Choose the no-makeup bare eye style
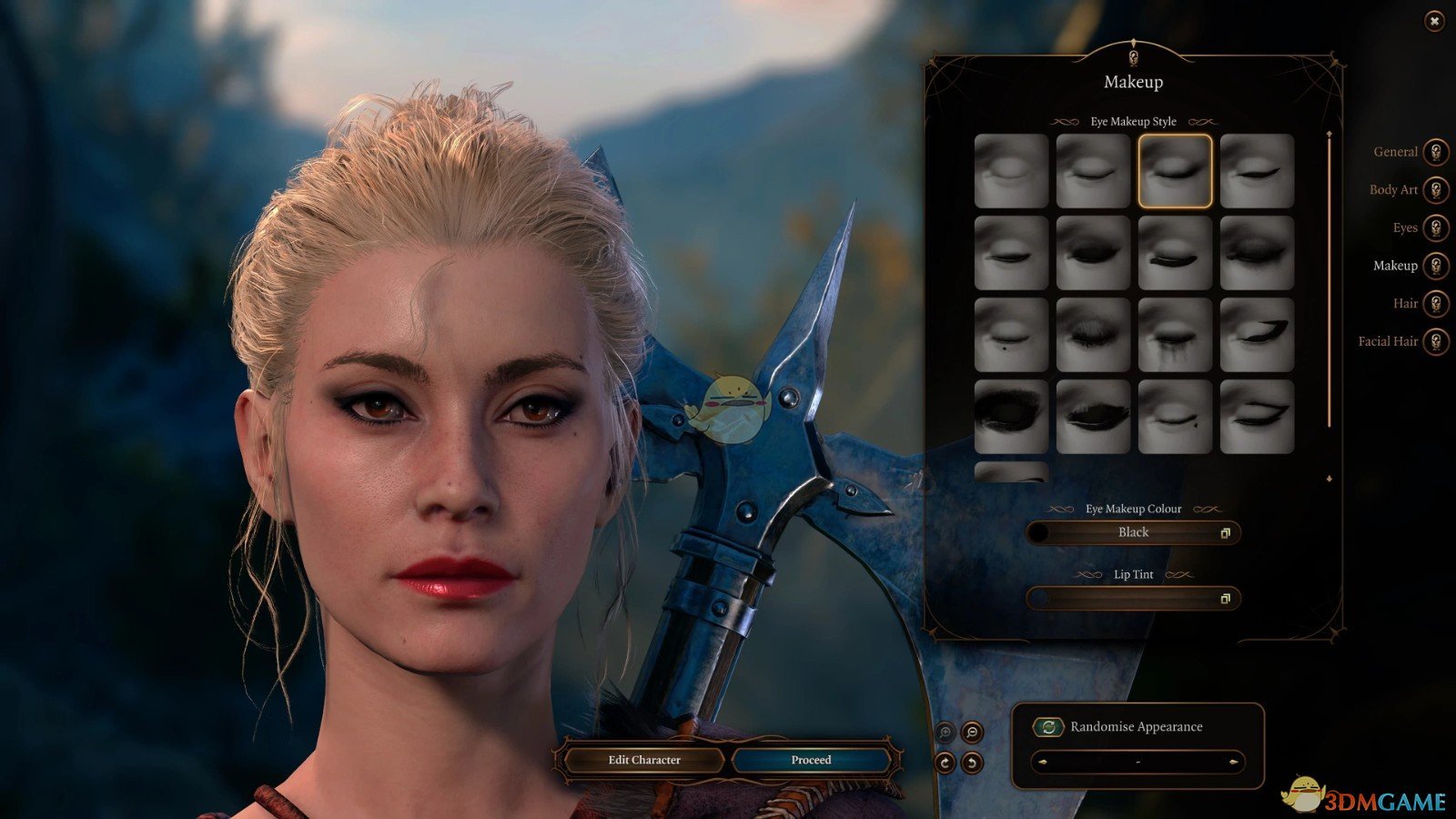 1011,171
